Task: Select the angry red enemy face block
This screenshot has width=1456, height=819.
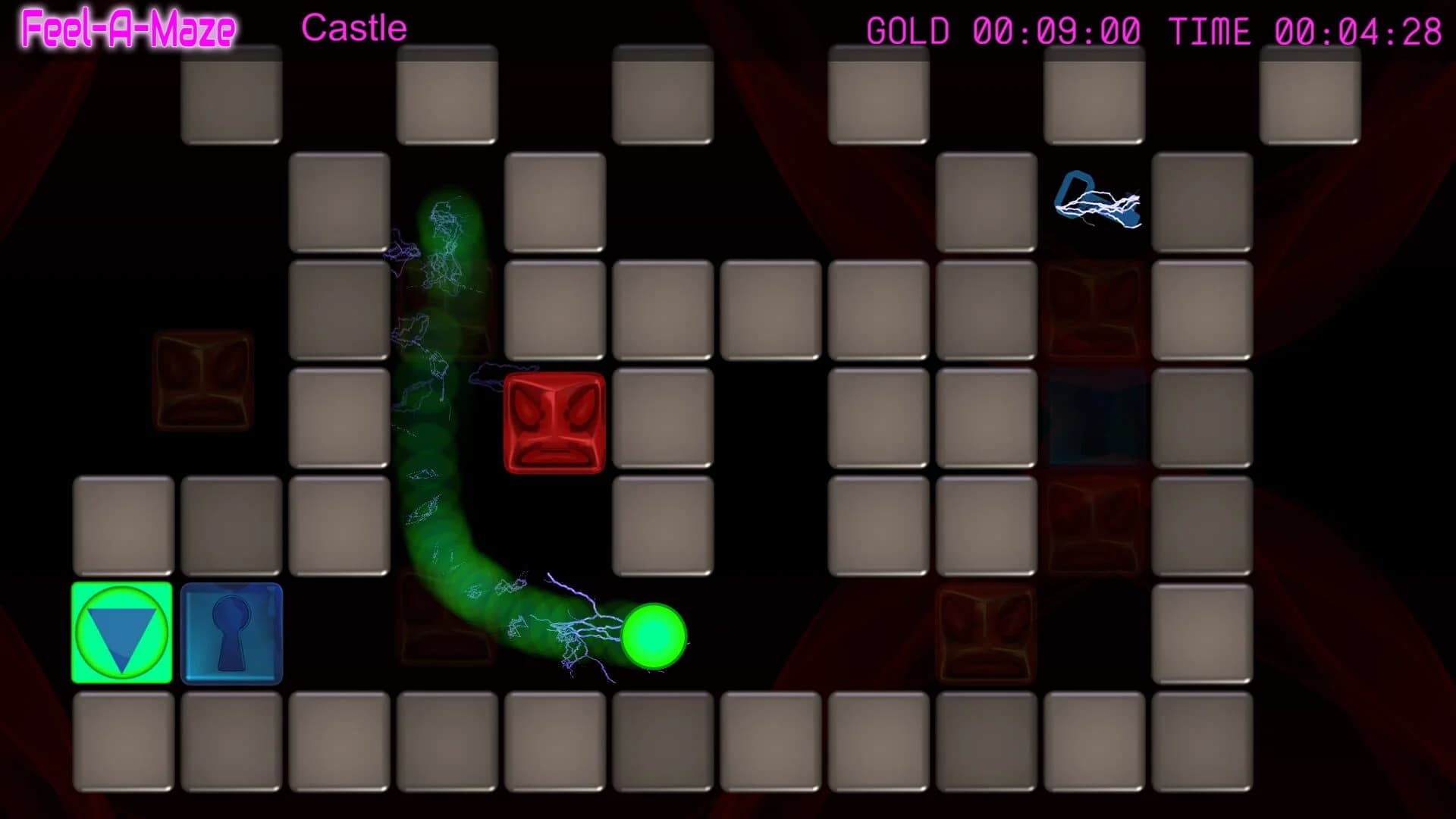Action: tap(554, 421)
